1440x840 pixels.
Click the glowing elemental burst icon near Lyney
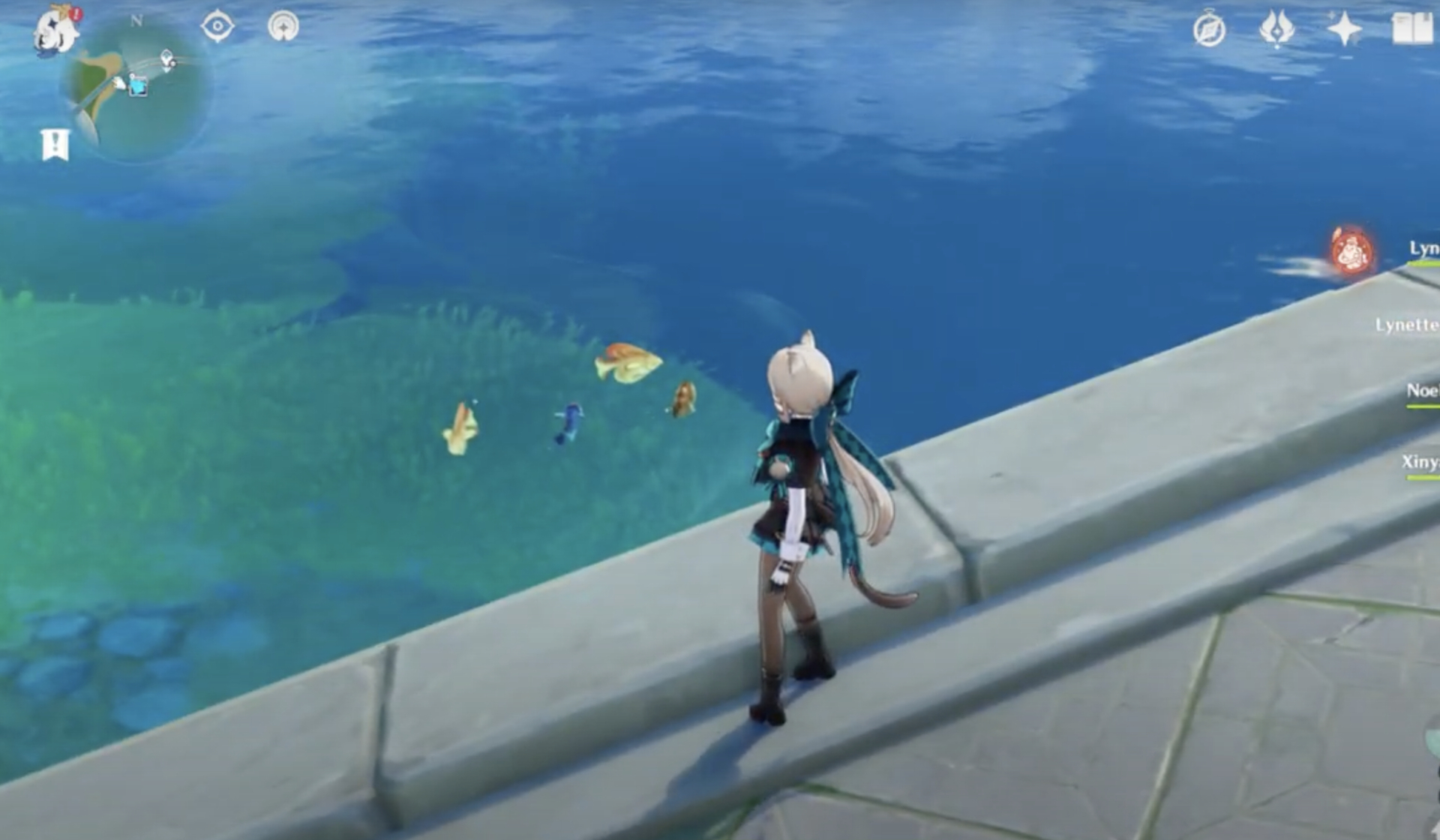coord(1351,250)
